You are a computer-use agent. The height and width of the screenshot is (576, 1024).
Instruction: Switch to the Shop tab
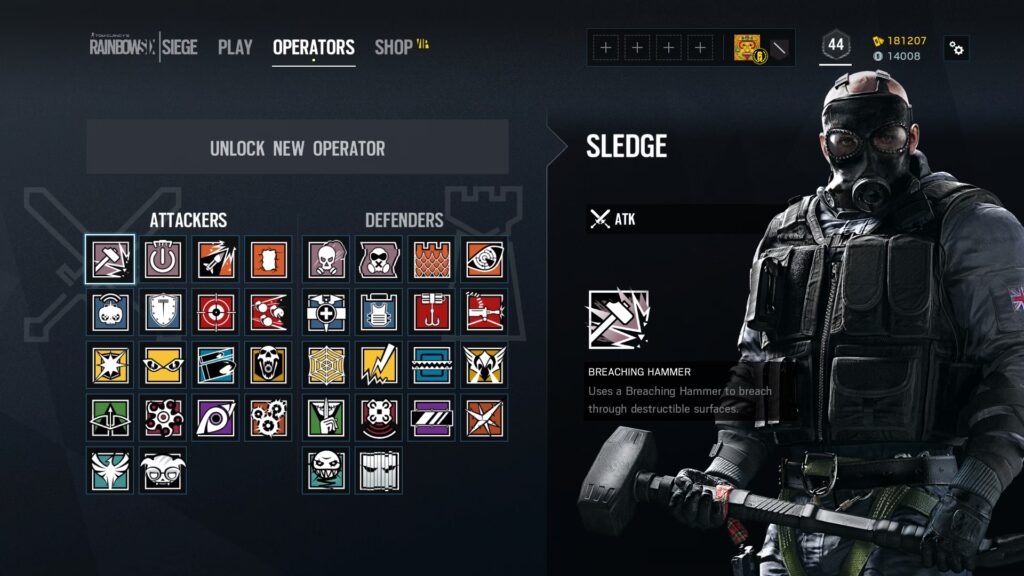coord(393,47)
